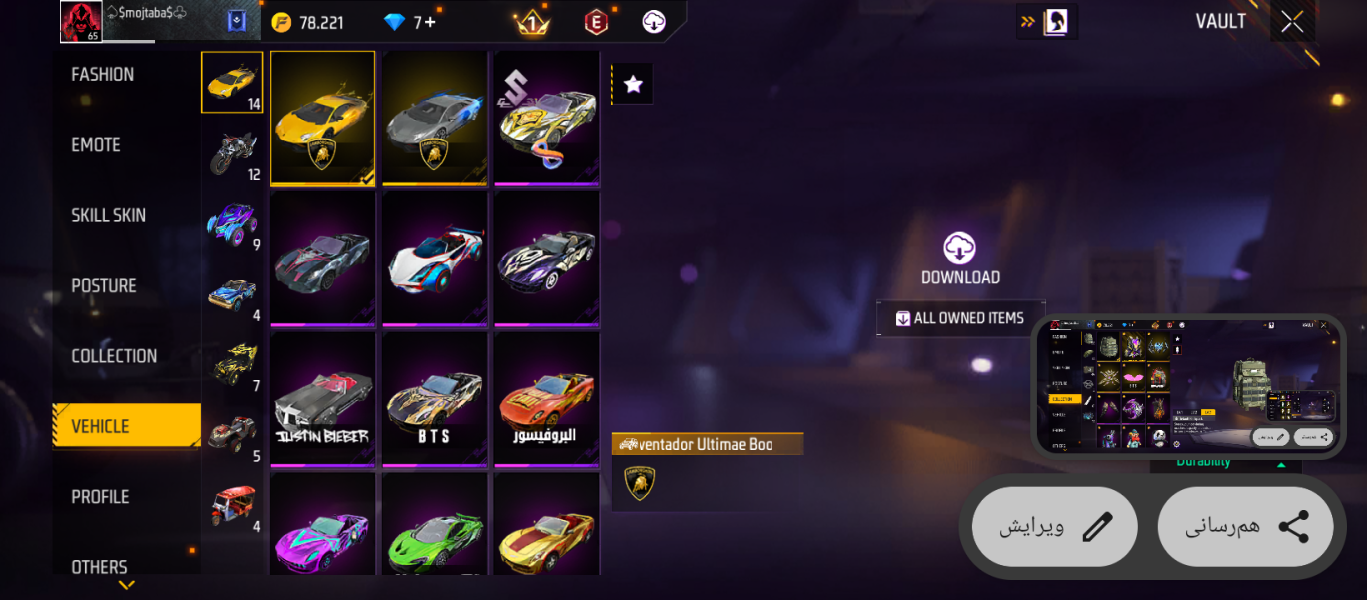
Task: Select the Skill Skin category
Action: tap(108, 215)
